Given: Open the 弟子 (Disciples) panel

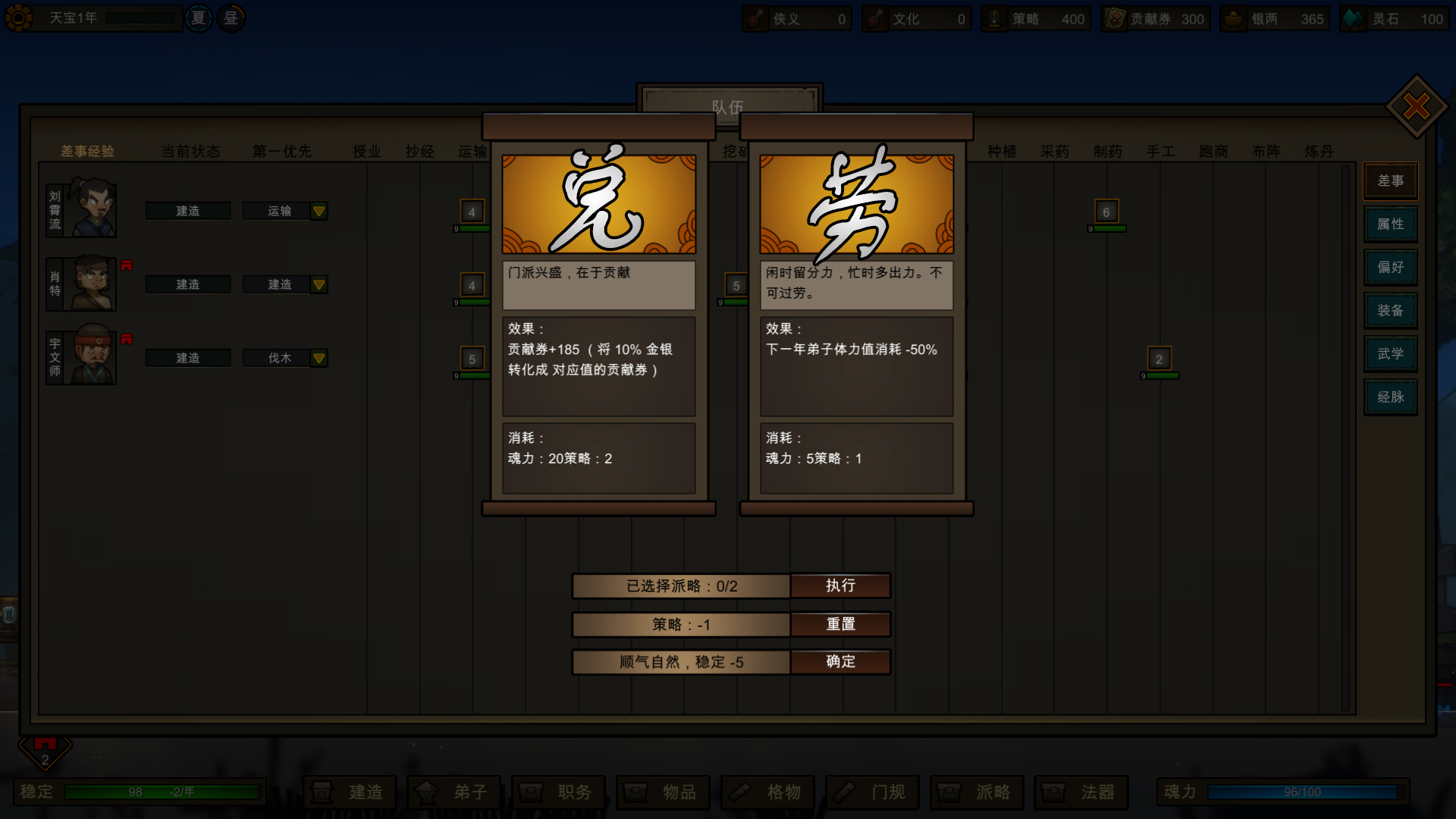Looking at the screenshot, I should click(454, 792).
